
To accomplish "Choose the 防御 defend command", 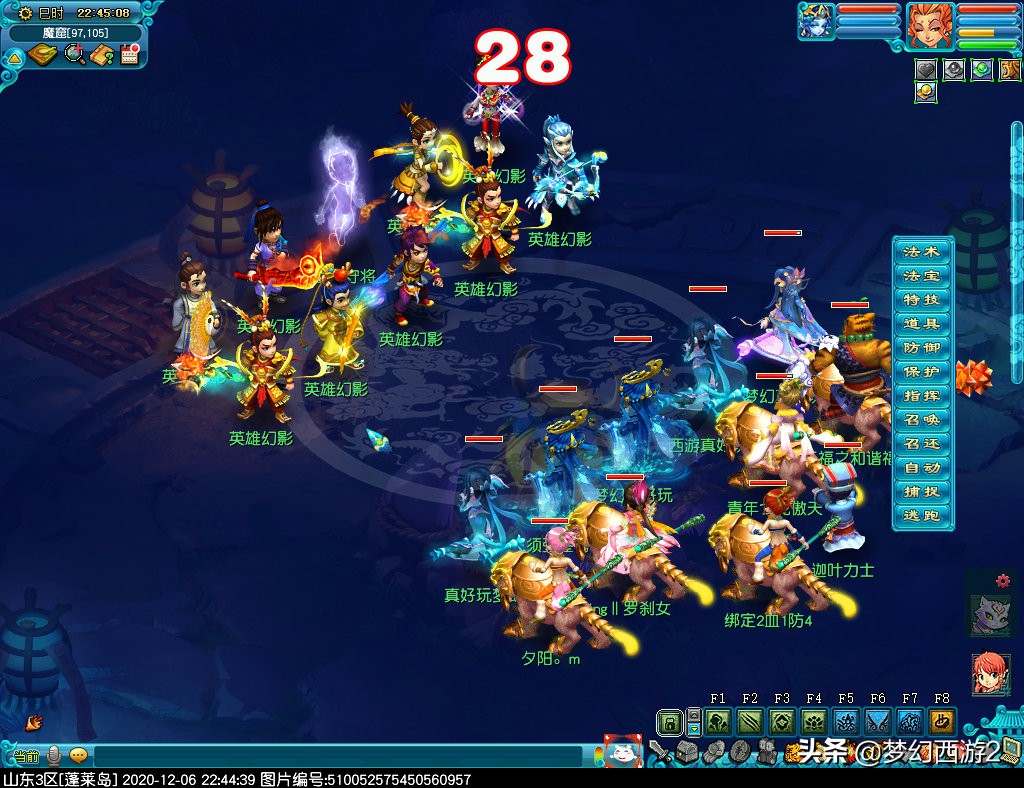I will pos(922,347).
